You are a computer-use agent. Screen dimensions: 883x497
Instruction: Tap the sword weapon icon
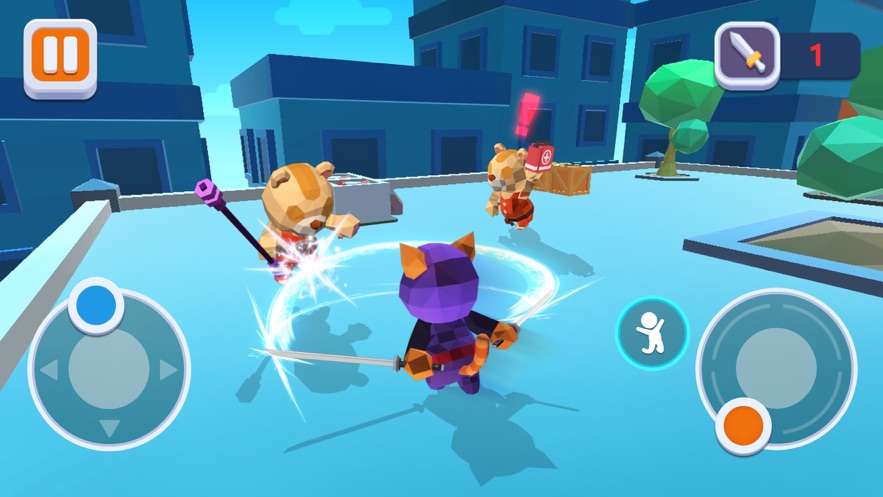click(746, 55)
